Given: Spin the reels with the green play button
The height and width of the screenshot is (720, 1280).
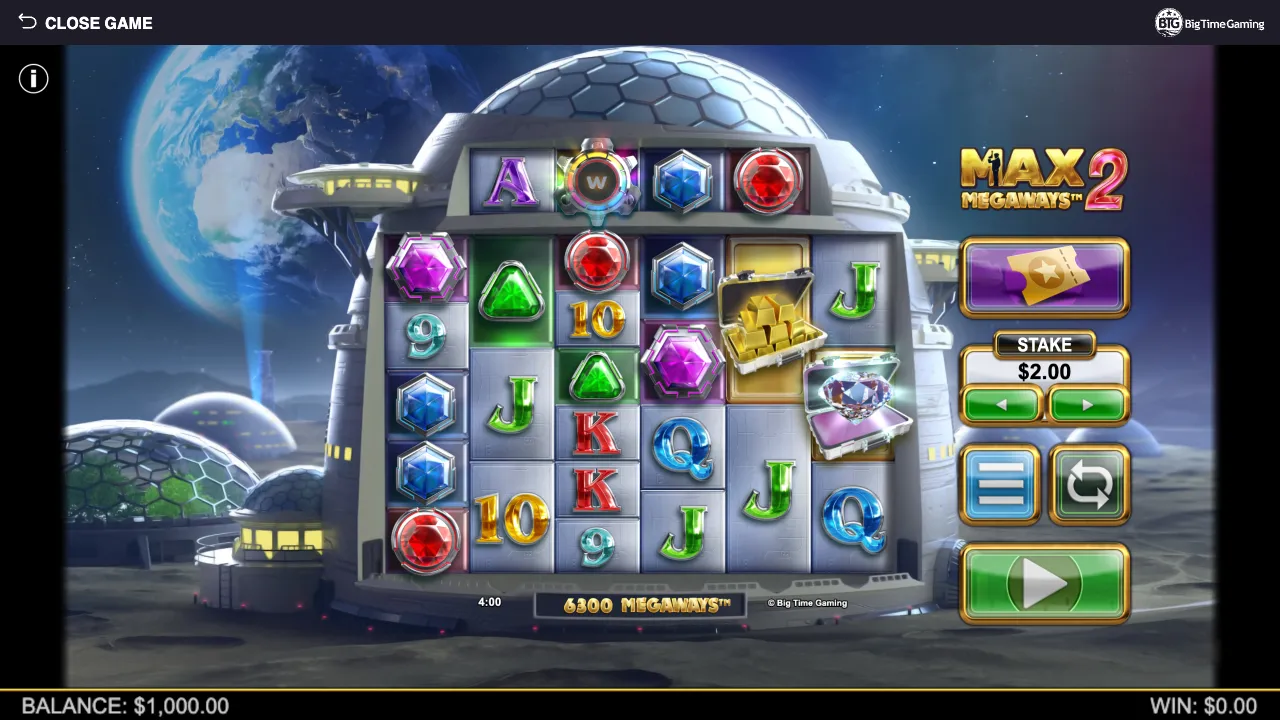Looking at the screenshot, I should pyautogui.click(x=1044, y=583).
